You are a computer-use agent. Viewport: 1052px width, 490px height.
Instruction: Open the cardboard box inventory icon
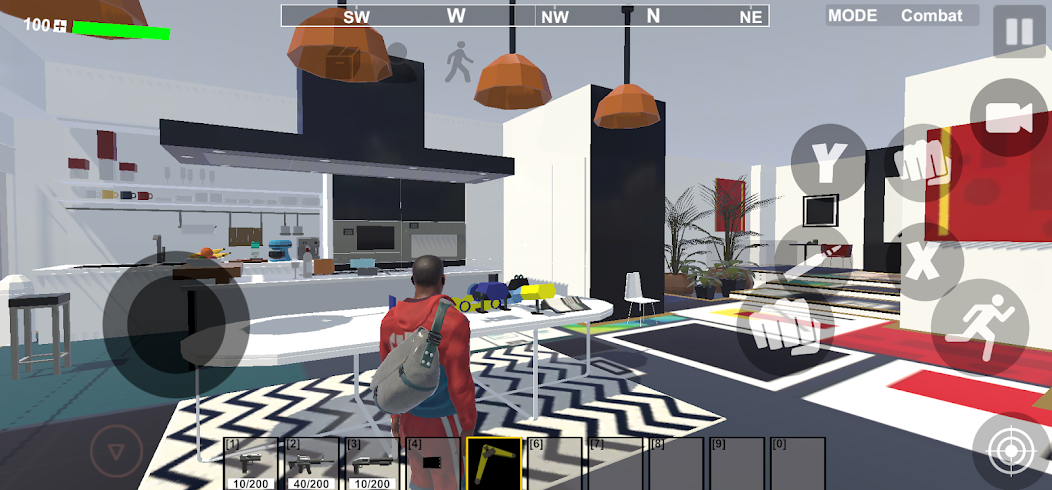(341, 62)
